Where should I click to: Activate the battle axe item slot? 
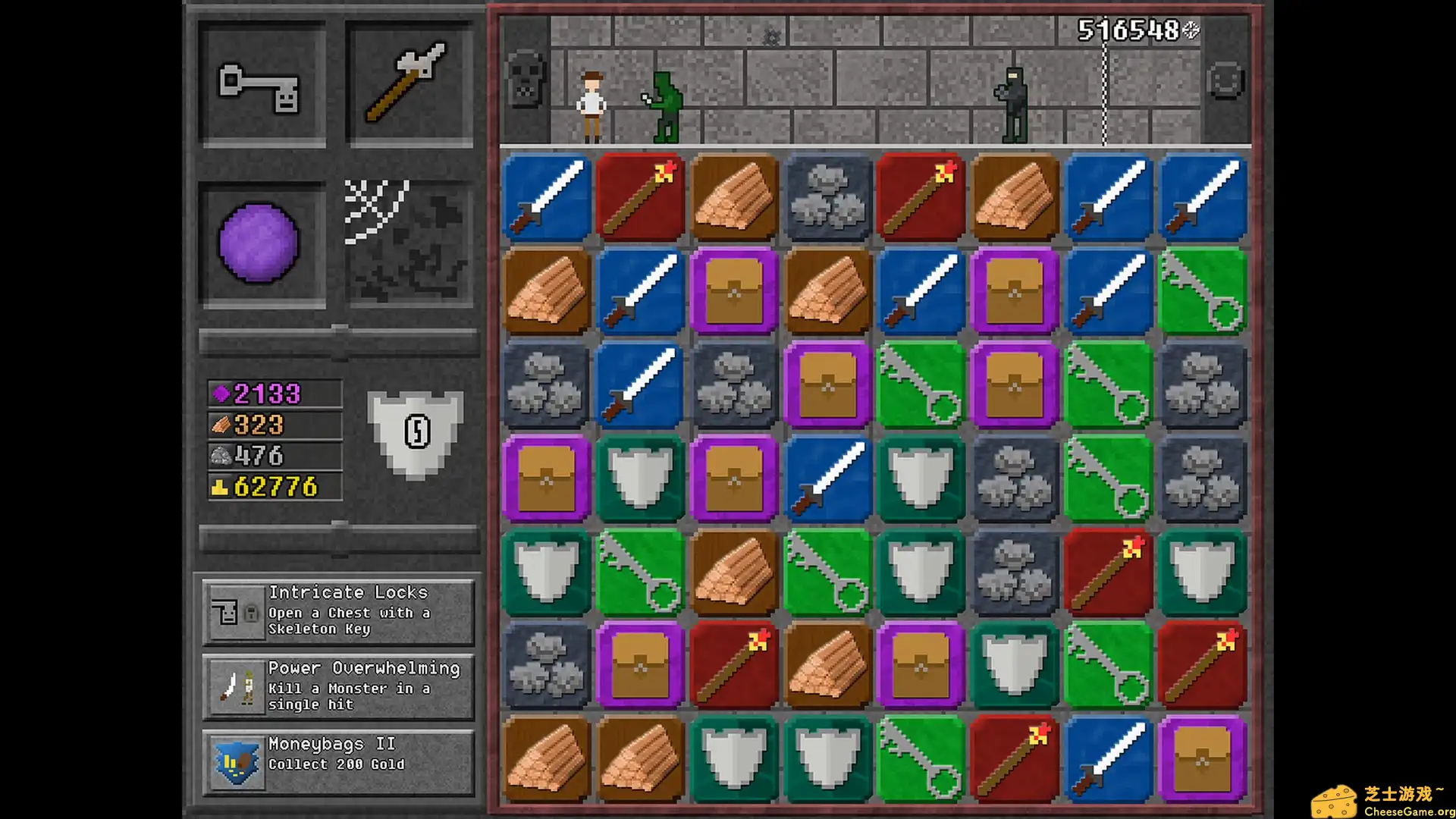(409, 84)
